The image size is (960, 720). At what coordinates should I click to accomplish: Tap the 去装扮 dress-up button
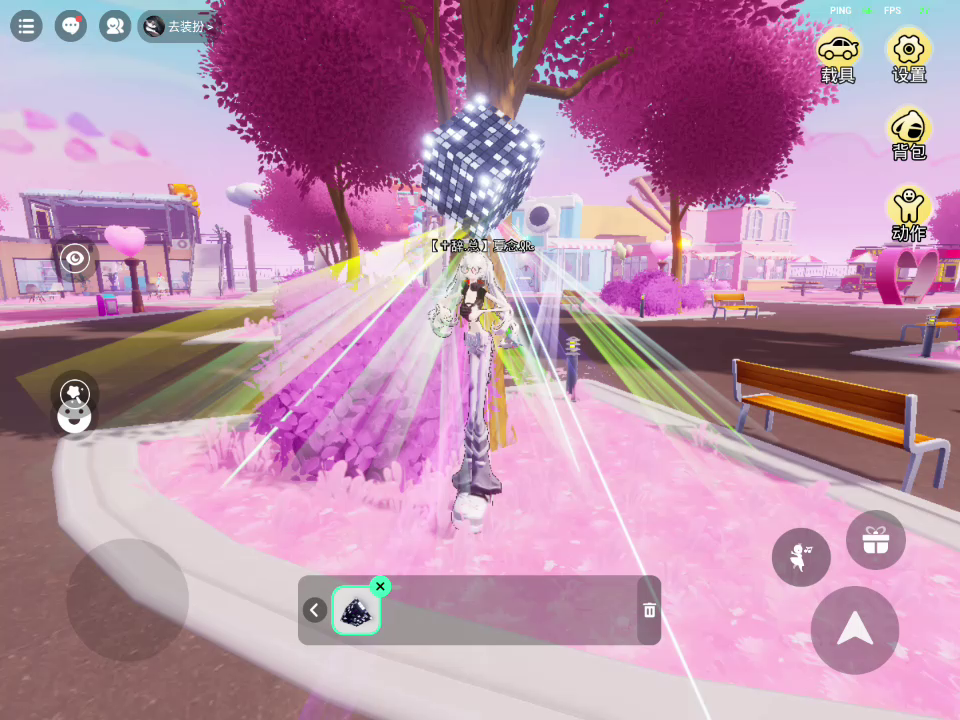click(178, 27)
